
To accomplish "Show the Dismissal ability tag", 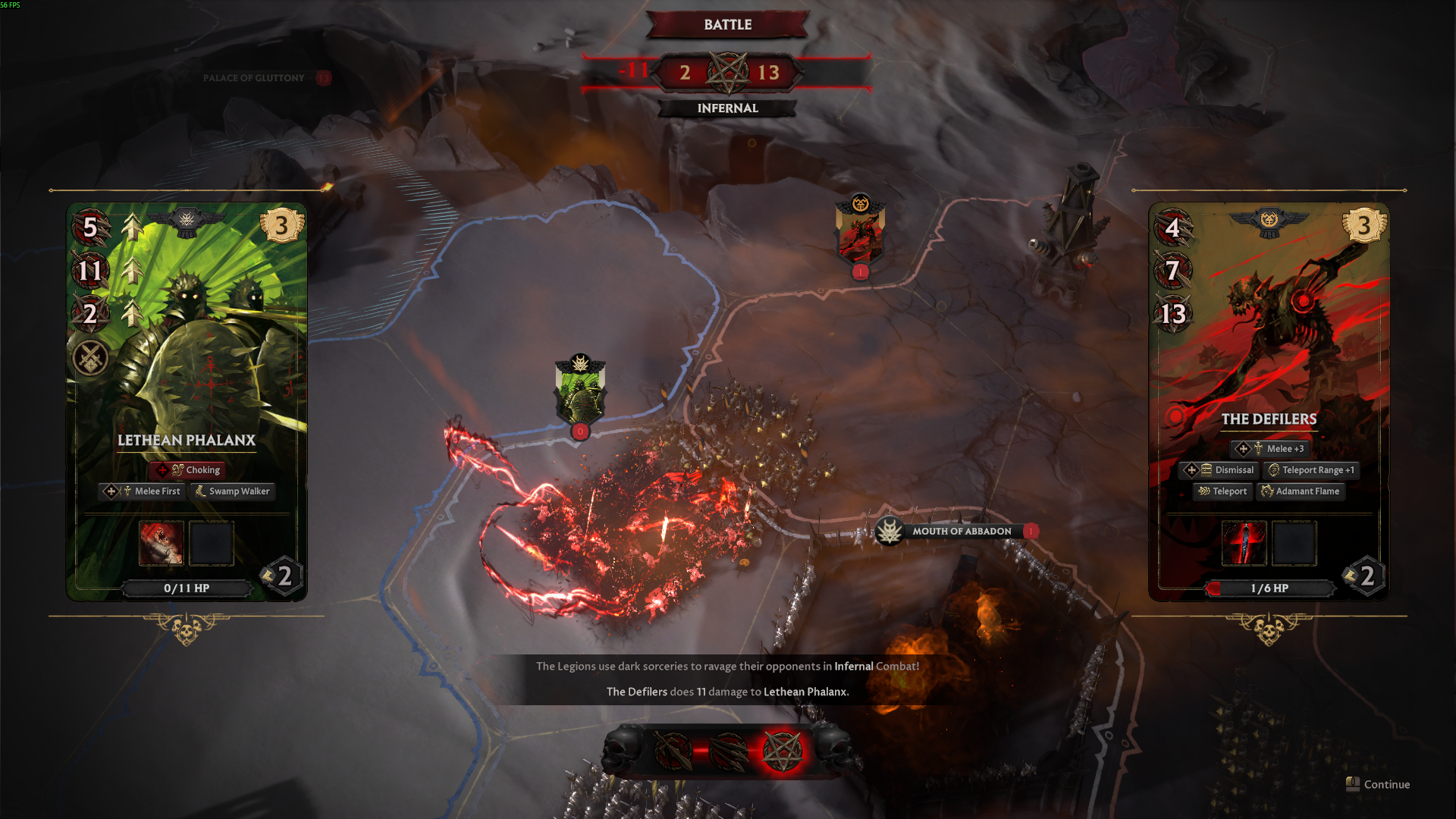I will (x=1219, y=470).
